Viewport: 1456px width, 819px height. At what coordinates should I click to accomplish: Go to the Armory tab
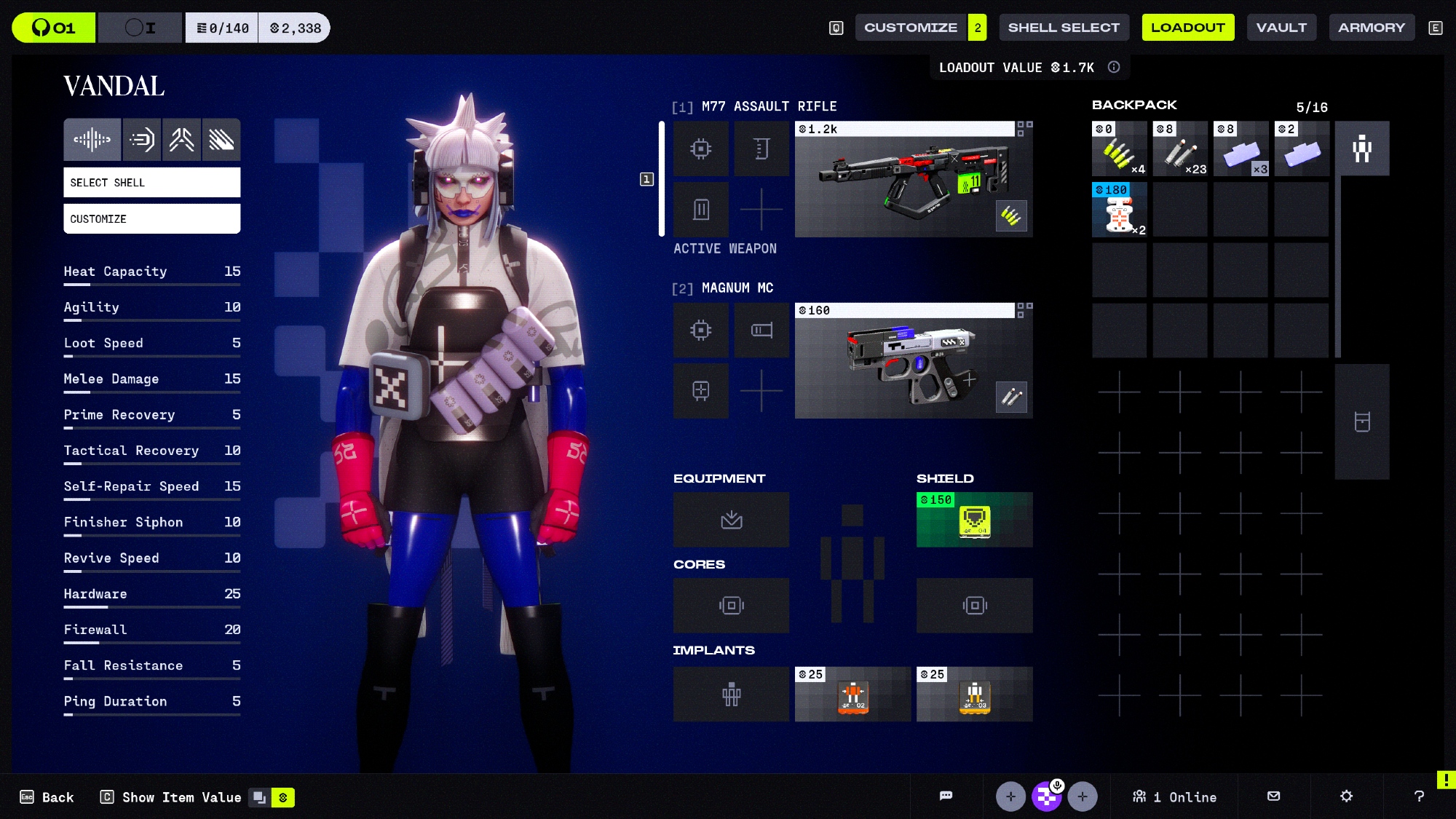click(1371, 28)
